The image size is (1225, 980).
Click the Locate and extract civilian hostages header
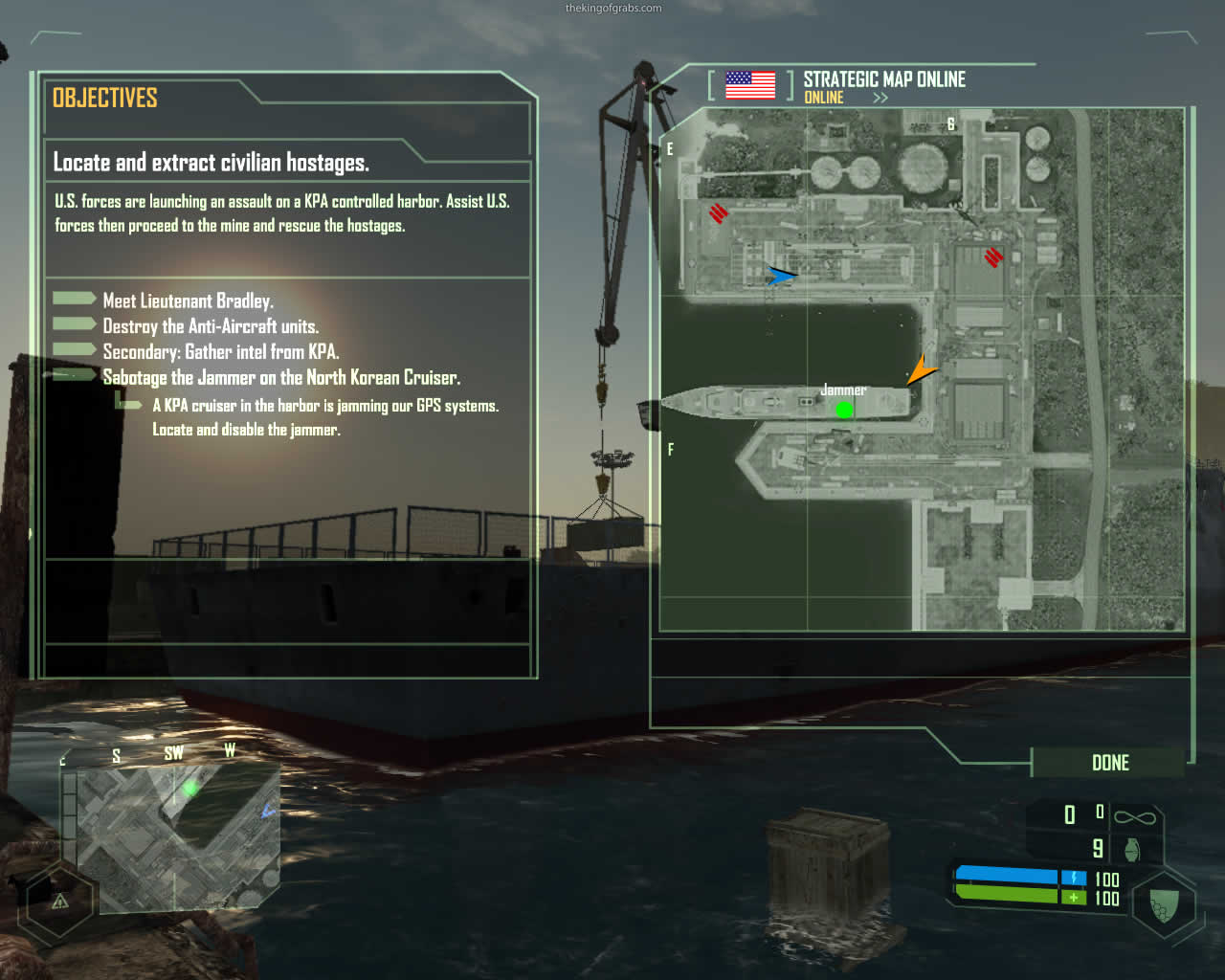coord(211,163)
